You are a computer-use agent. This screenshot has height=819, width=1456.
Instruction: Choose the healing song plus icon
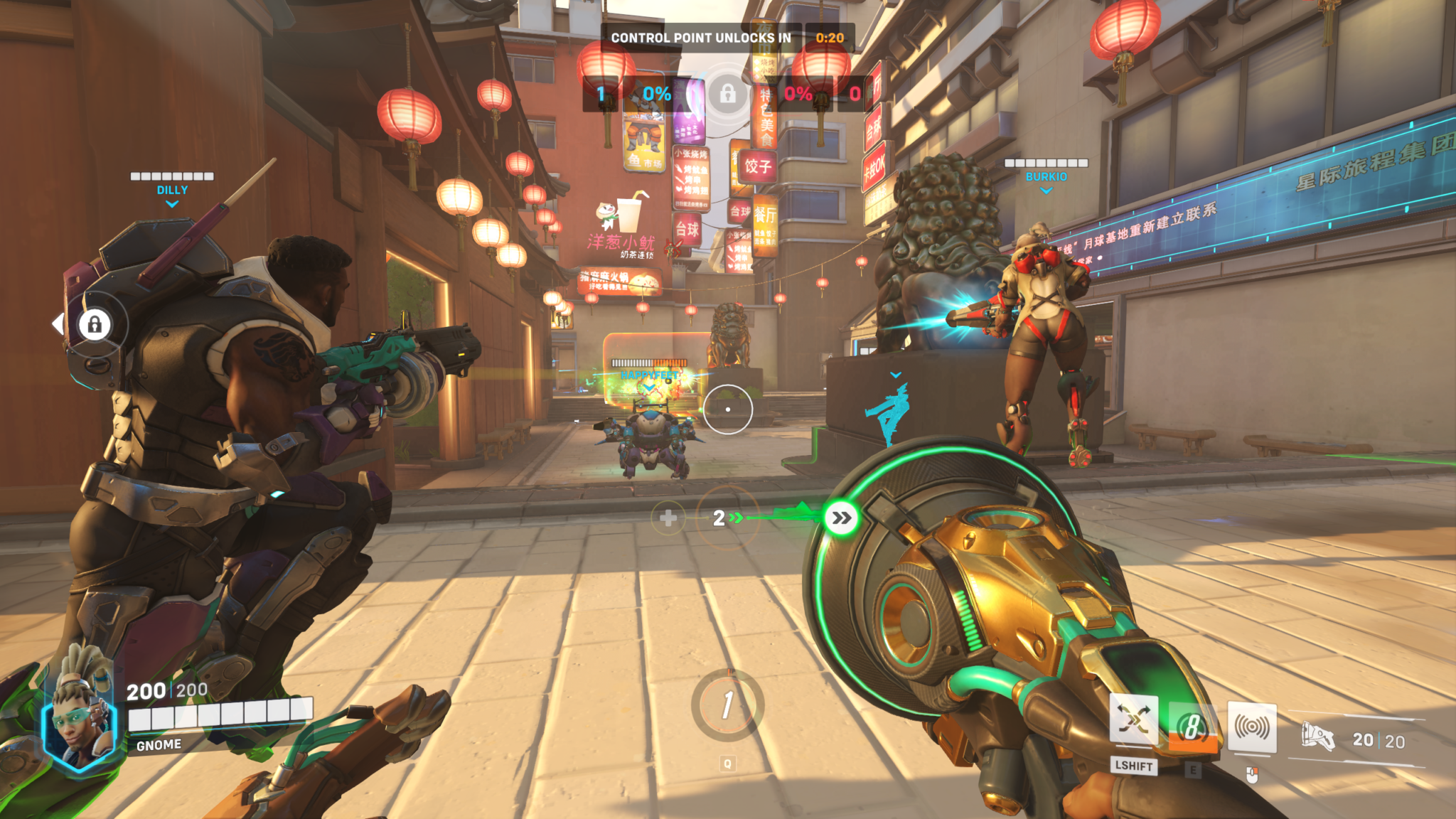[668, 518]
